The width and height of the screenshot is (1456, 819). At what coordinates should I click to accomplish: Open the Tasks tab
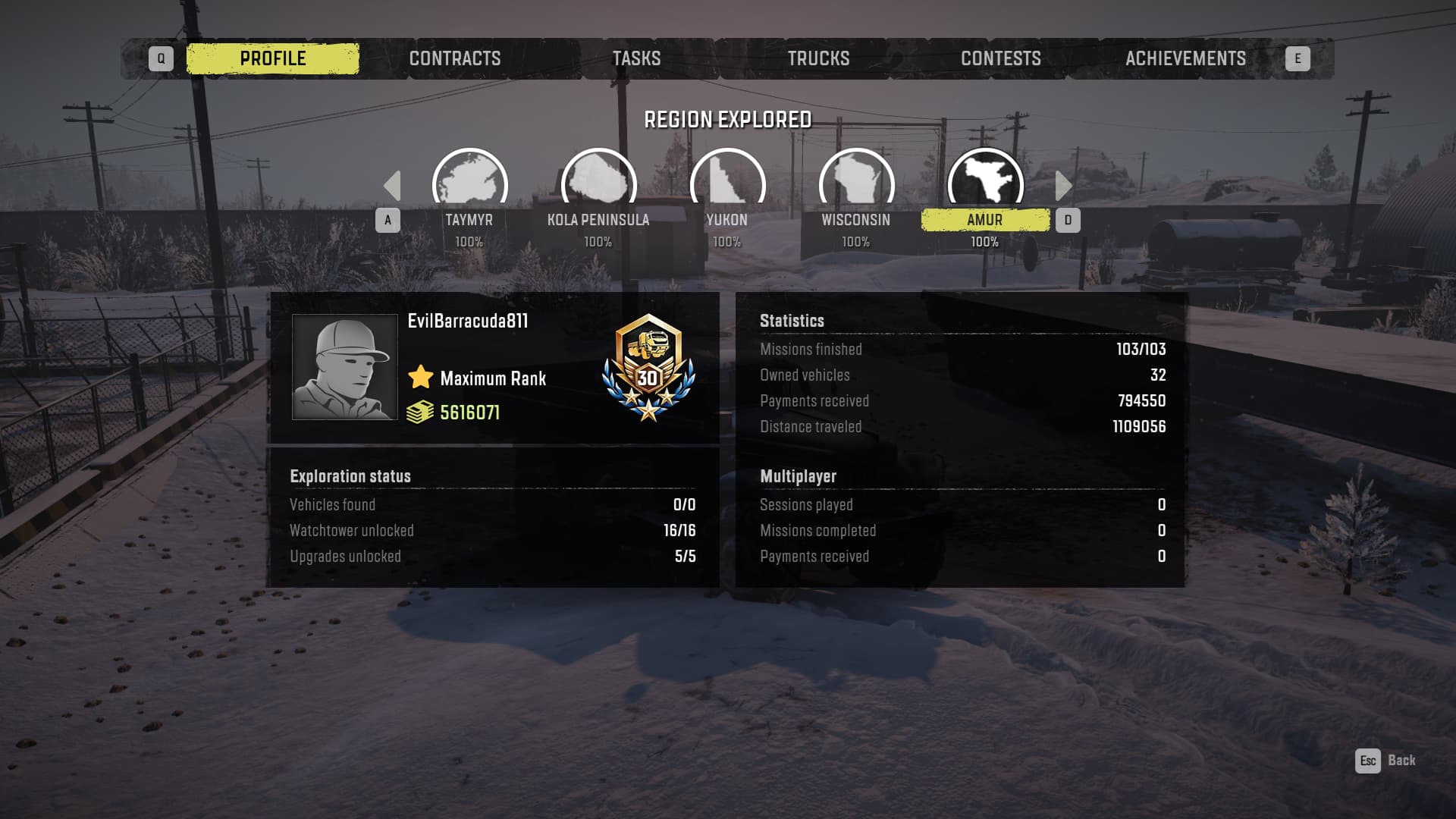636,58
